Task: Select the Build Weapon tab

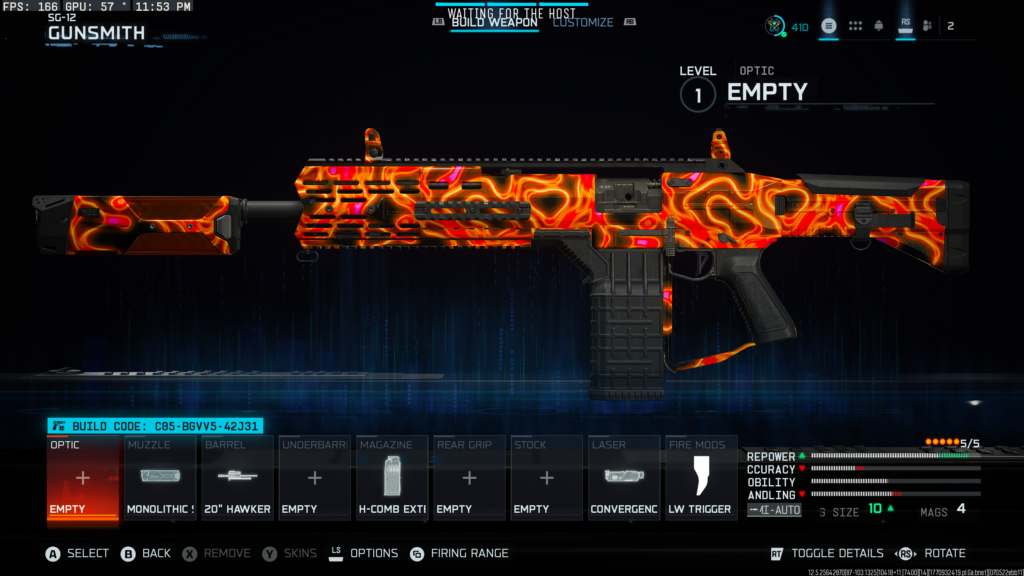Action: tap(494, 22)
